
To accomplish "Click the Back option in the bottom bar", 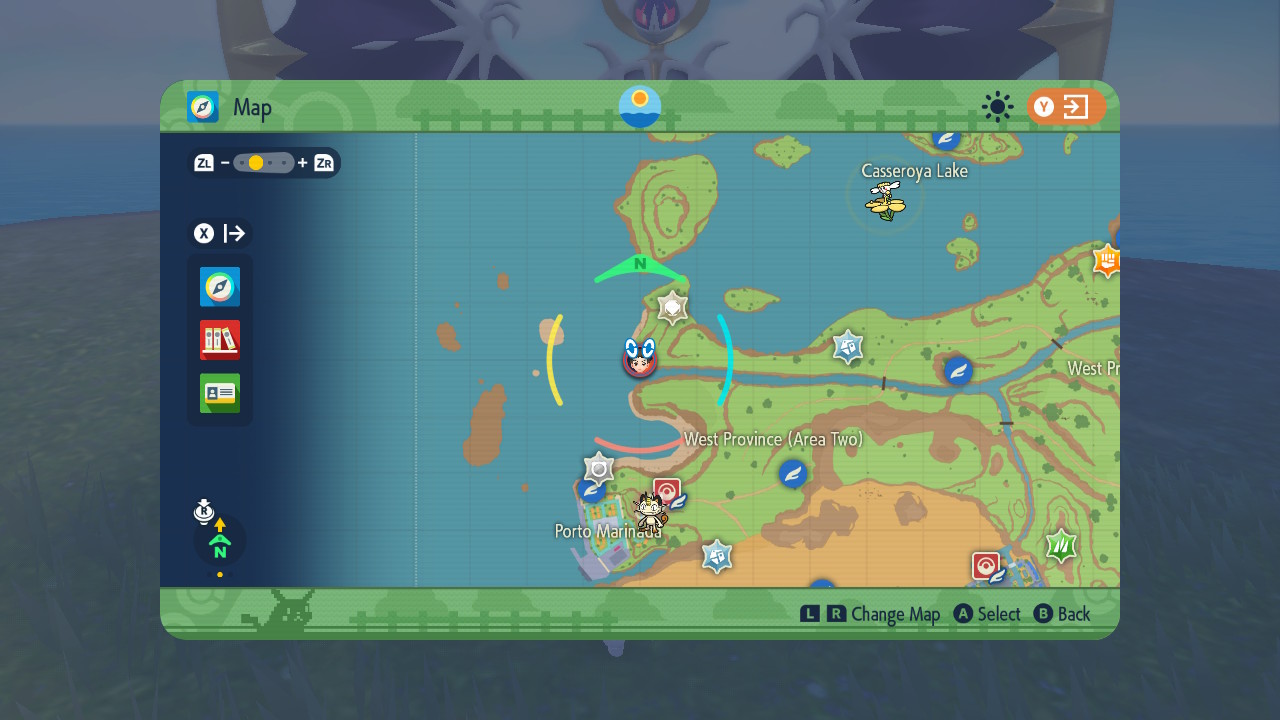I will [1063, 614].
